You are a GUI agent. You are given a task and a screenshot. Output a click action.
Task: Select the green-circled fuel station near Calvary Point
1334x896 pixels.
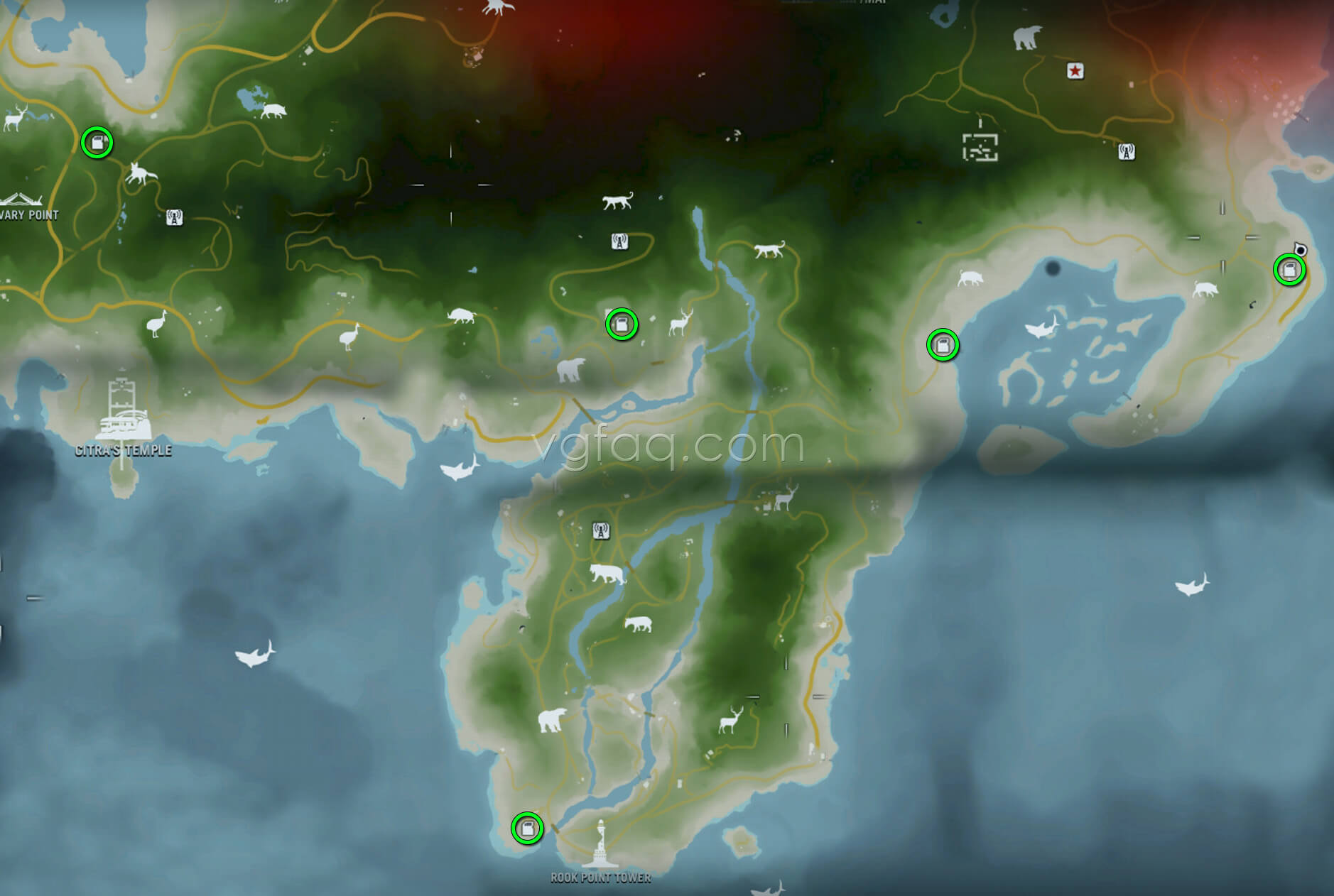pos(97,141)
